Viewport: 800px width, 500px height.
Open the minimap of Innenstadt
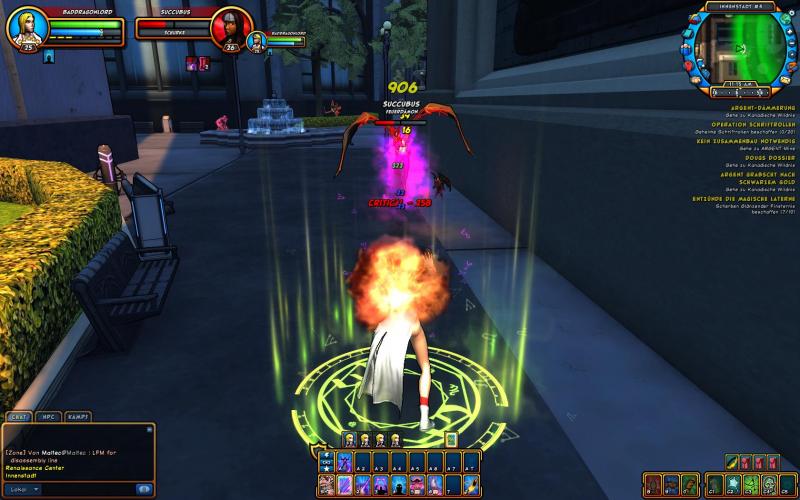coord(740,48)
